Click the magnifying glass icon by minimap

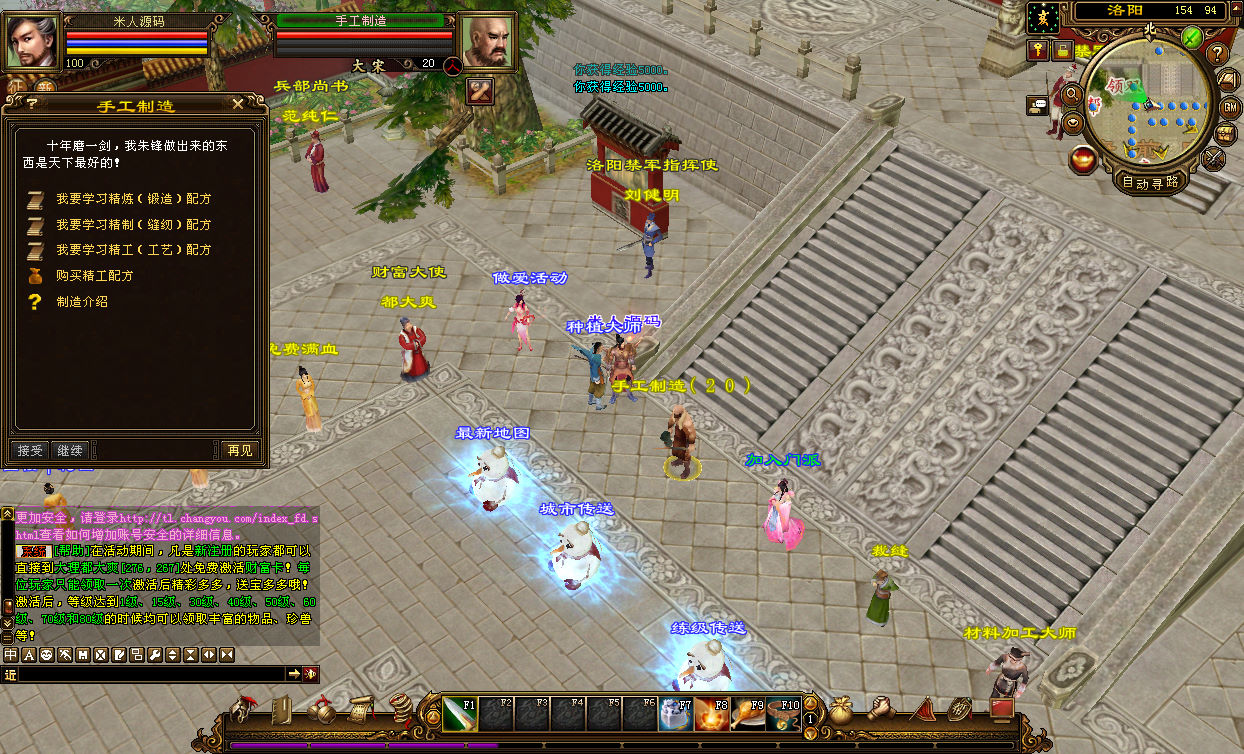coord(1072,95)
